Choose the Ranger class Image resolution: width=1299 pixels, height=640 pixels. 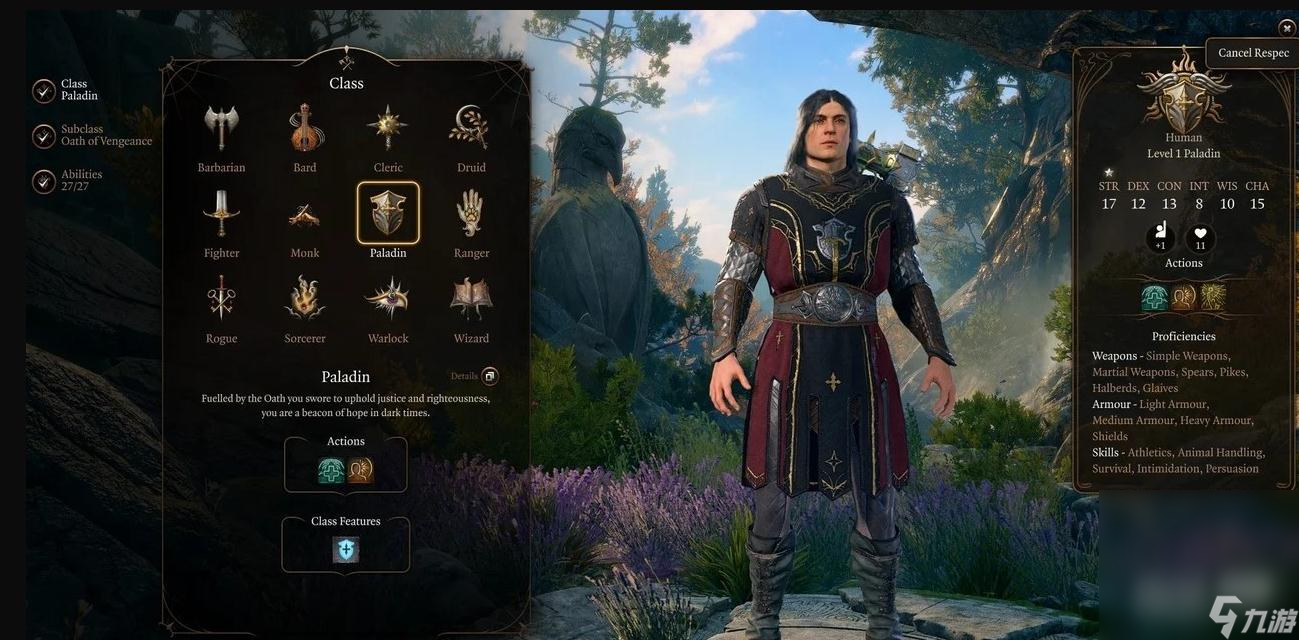coord(471,213)
